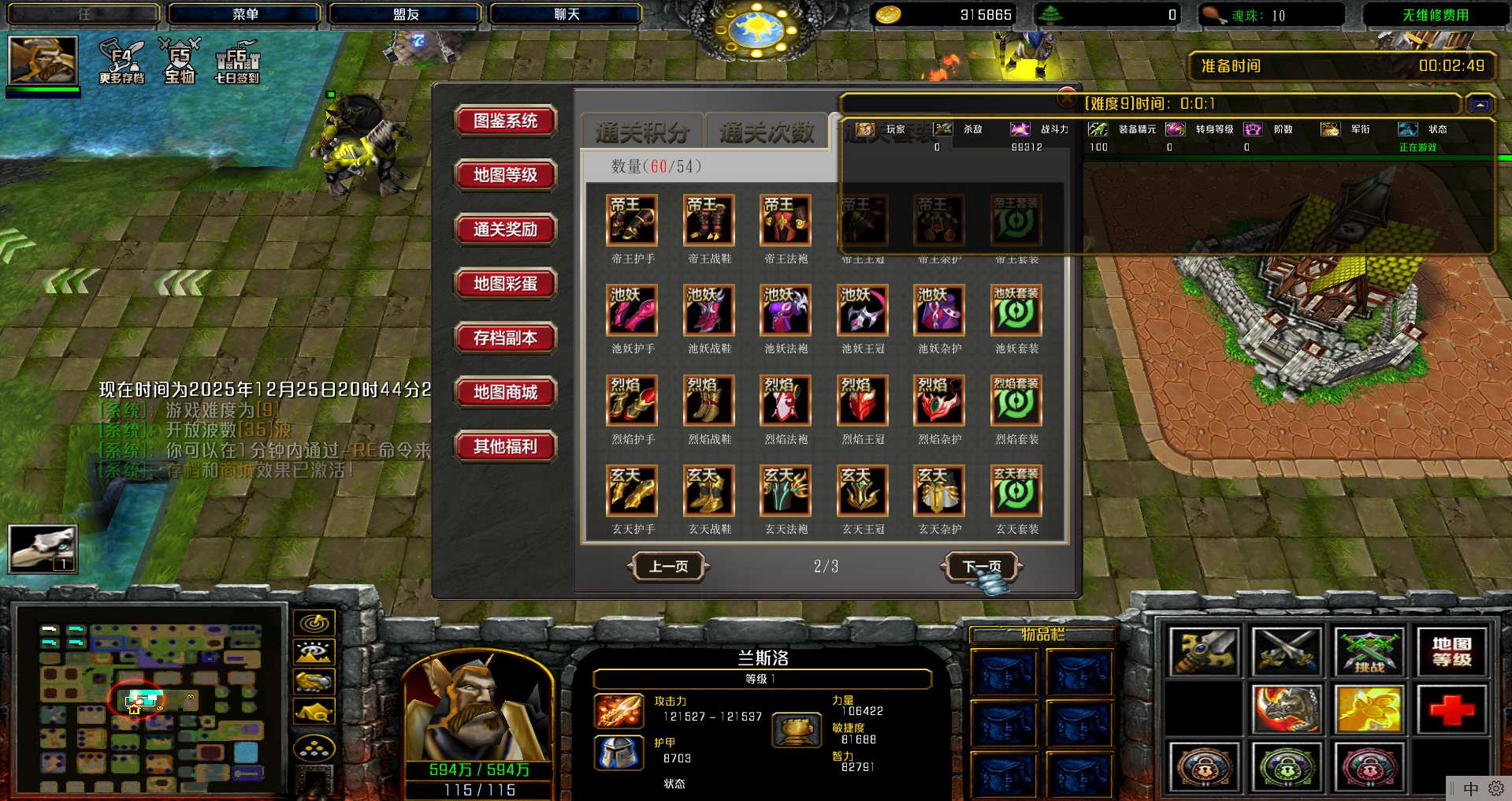This screenshot has width=1512, height=801.
Task: Switch to the 通关积分 tab
Action: pos(642,132)
